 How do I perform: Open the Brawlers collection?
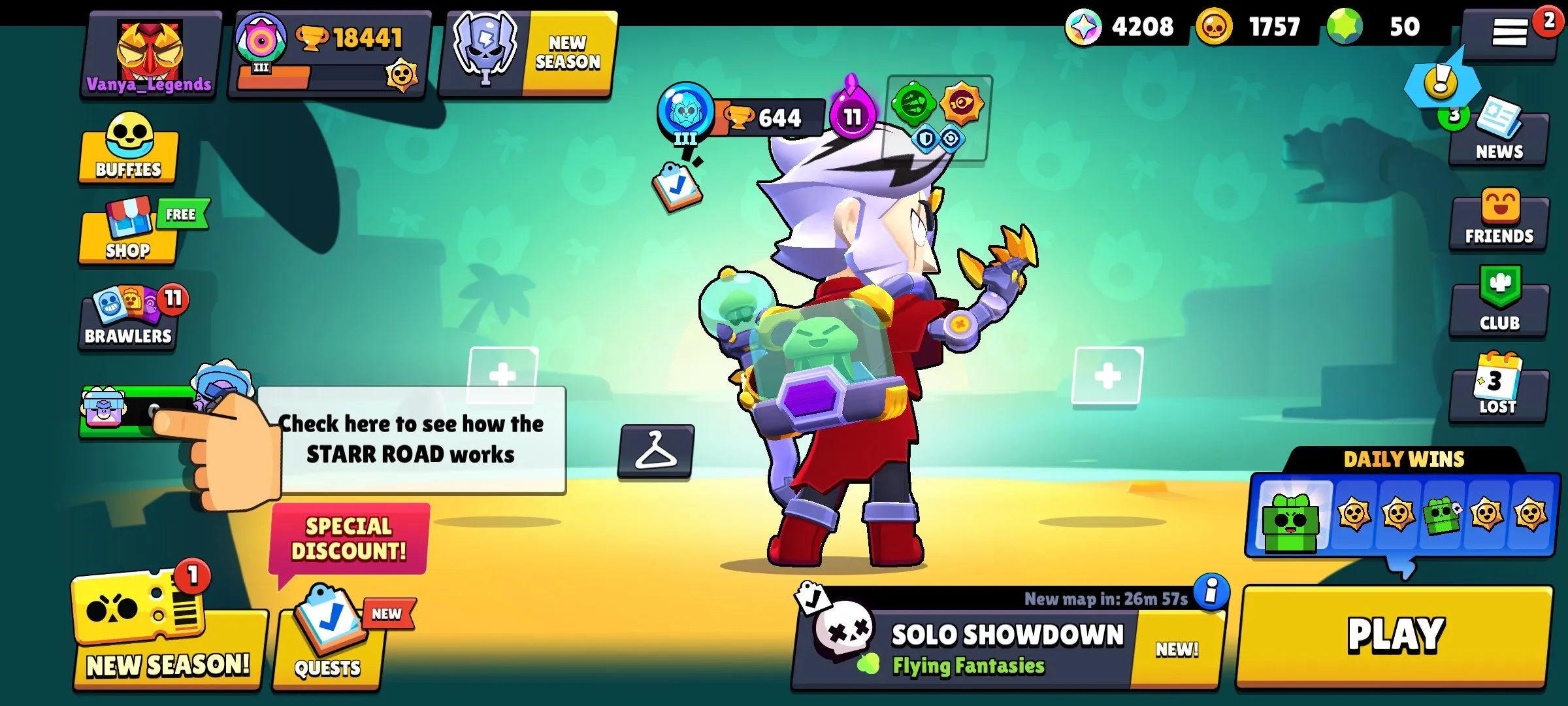(128, 318)
